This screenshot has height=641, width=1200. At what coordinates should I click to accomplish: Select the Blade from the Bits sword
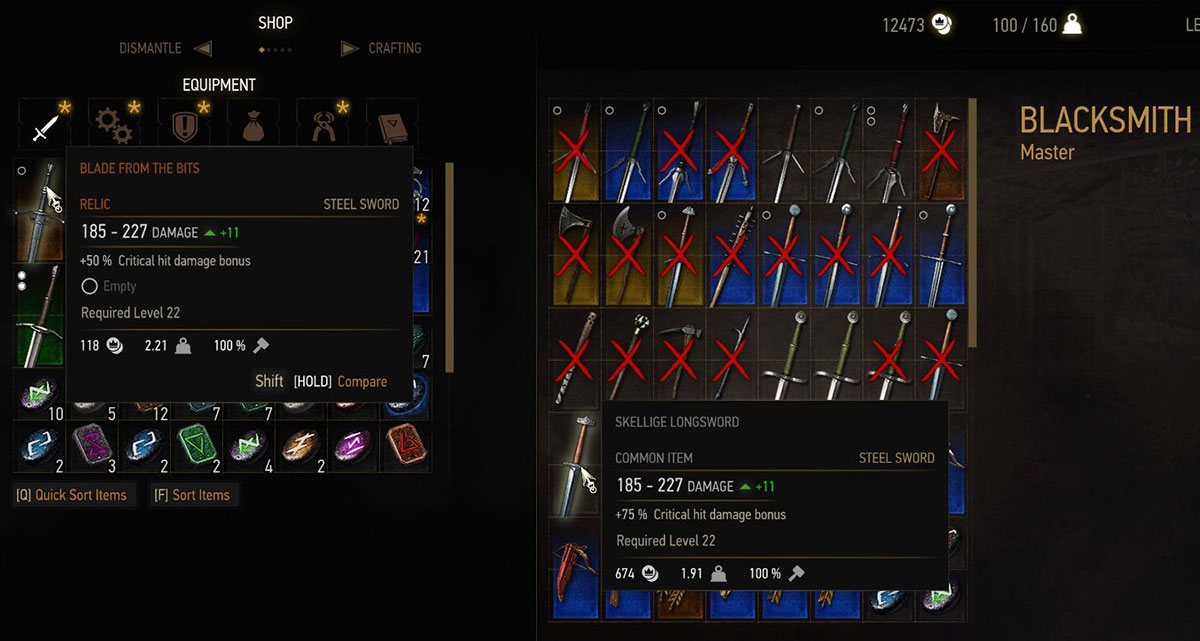click(x=39, y=209)
